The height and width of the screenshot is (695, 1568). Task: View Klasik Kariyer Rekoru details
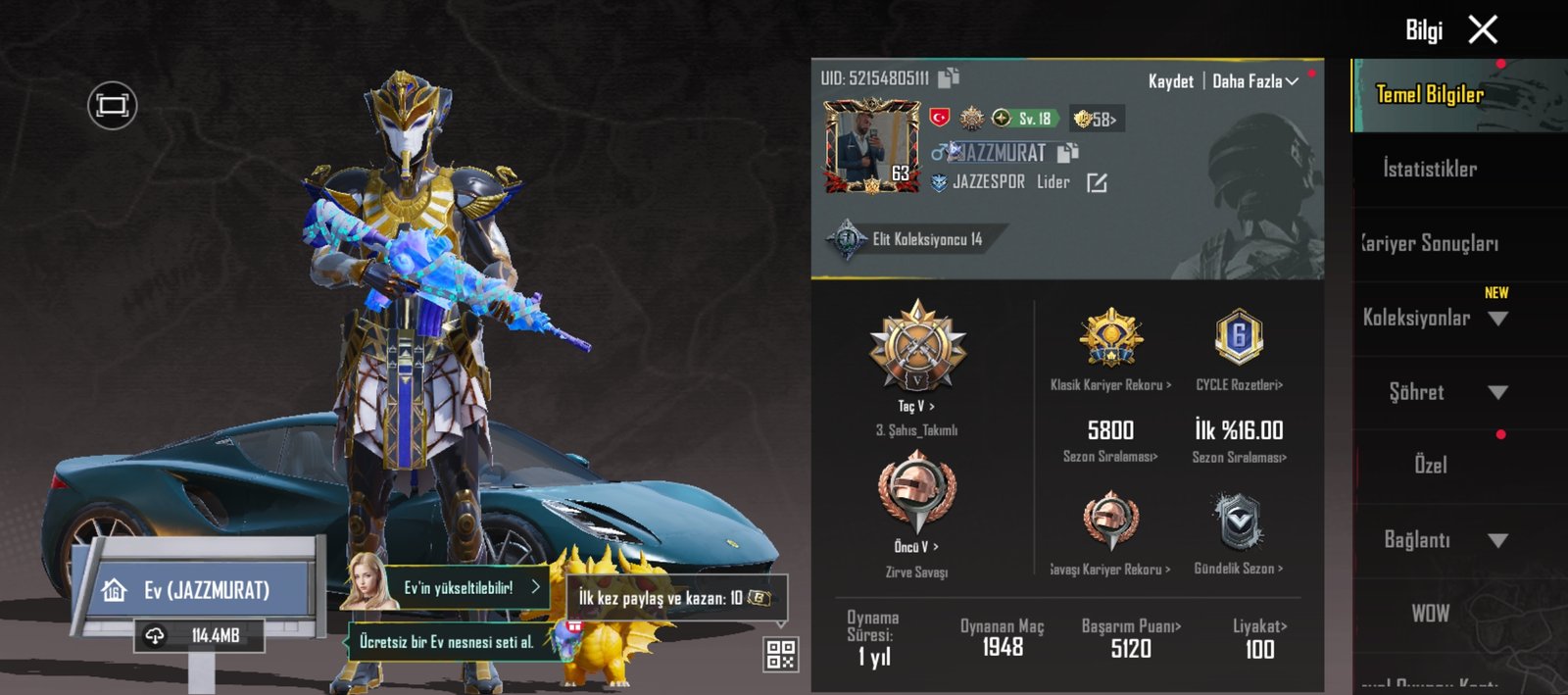pyautogui.click(x=1110, y=384)
